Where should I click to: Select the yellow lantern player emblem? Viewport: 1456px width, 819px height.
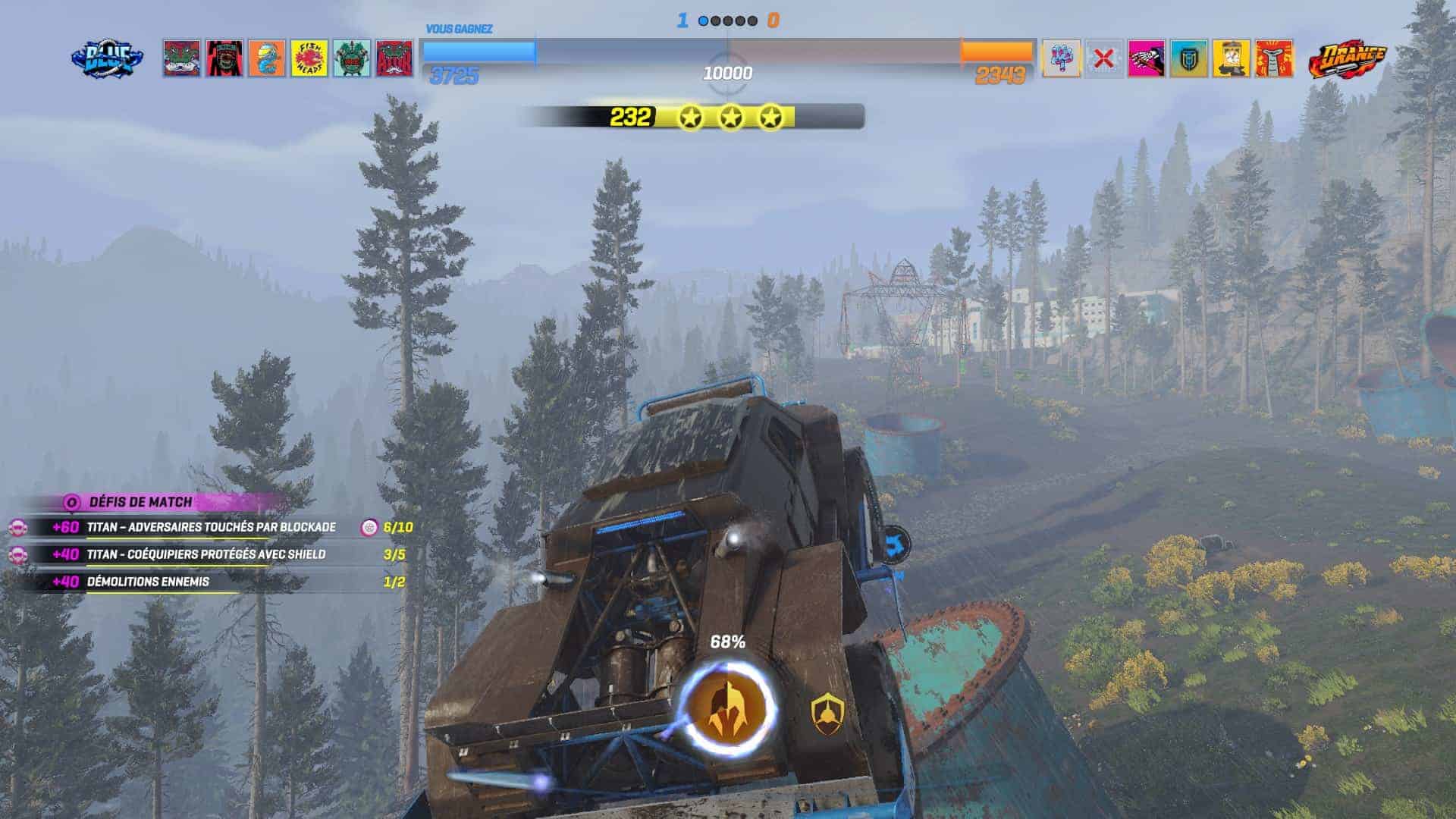pyautogui.click(x=1231, y=58)
